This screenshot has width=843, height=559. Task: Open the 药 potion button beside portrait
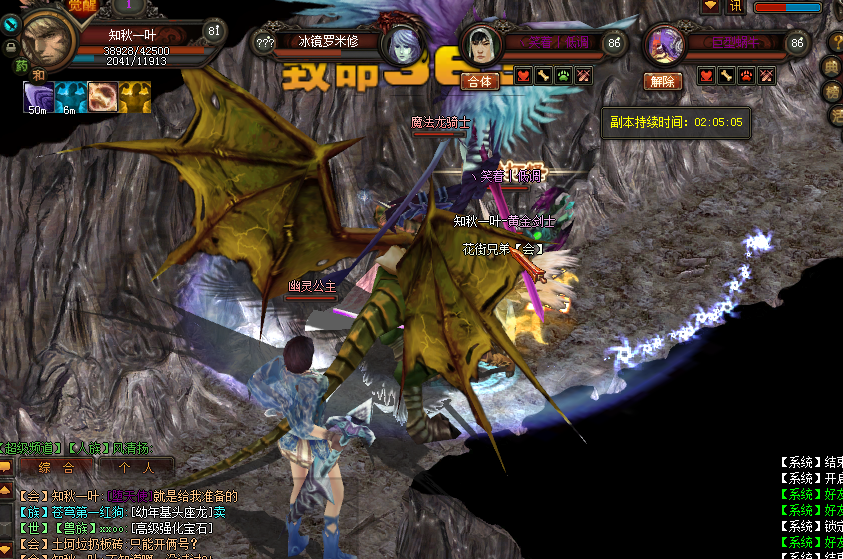tap(21, 66)
